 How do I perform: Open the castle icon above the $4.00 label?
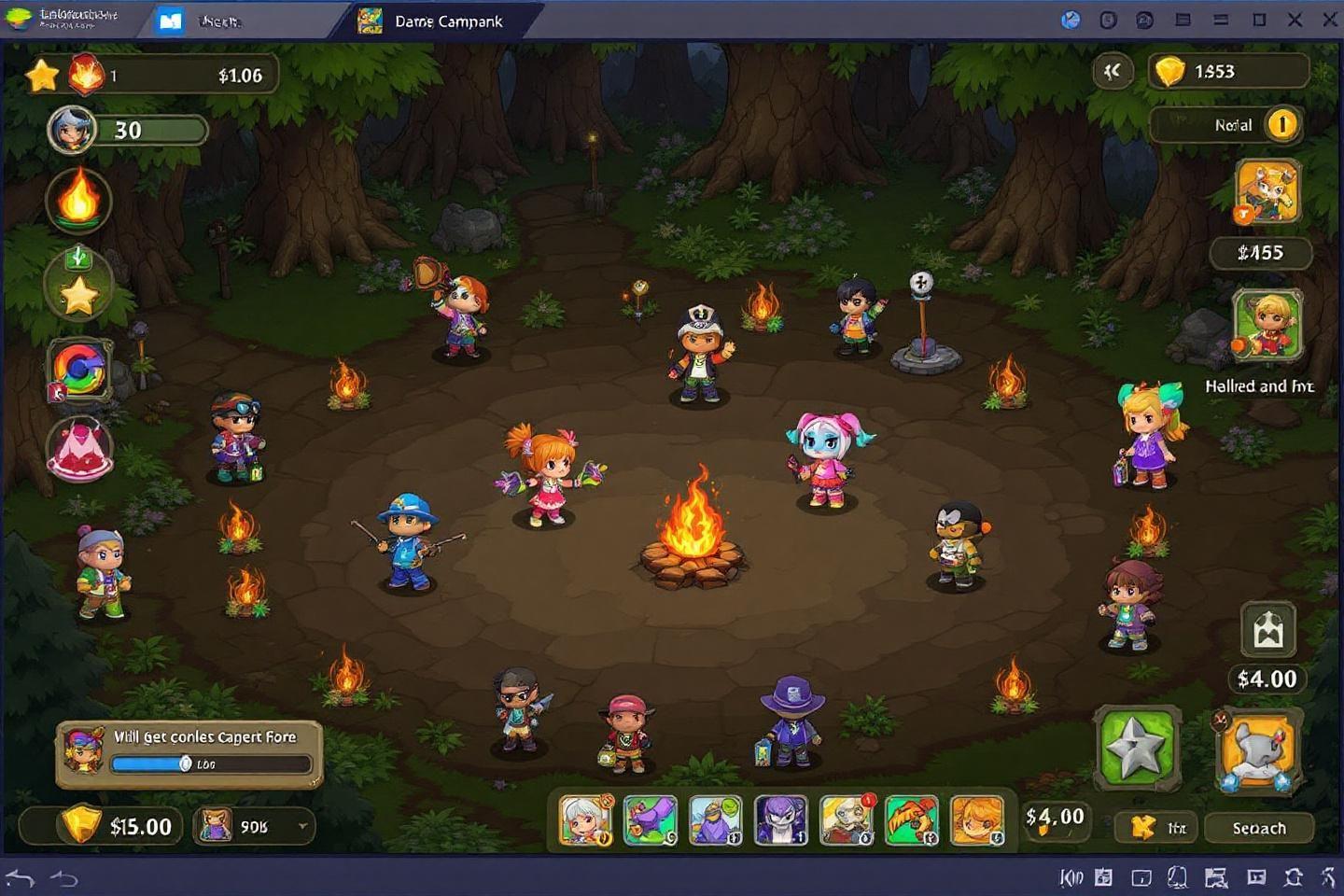[x=1267, y=627]
